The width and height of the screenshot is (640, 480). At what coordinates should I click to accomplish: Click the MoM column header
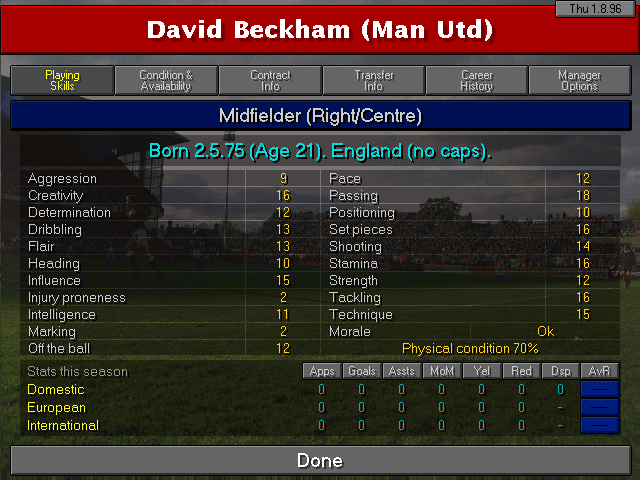tap(441, 371)
